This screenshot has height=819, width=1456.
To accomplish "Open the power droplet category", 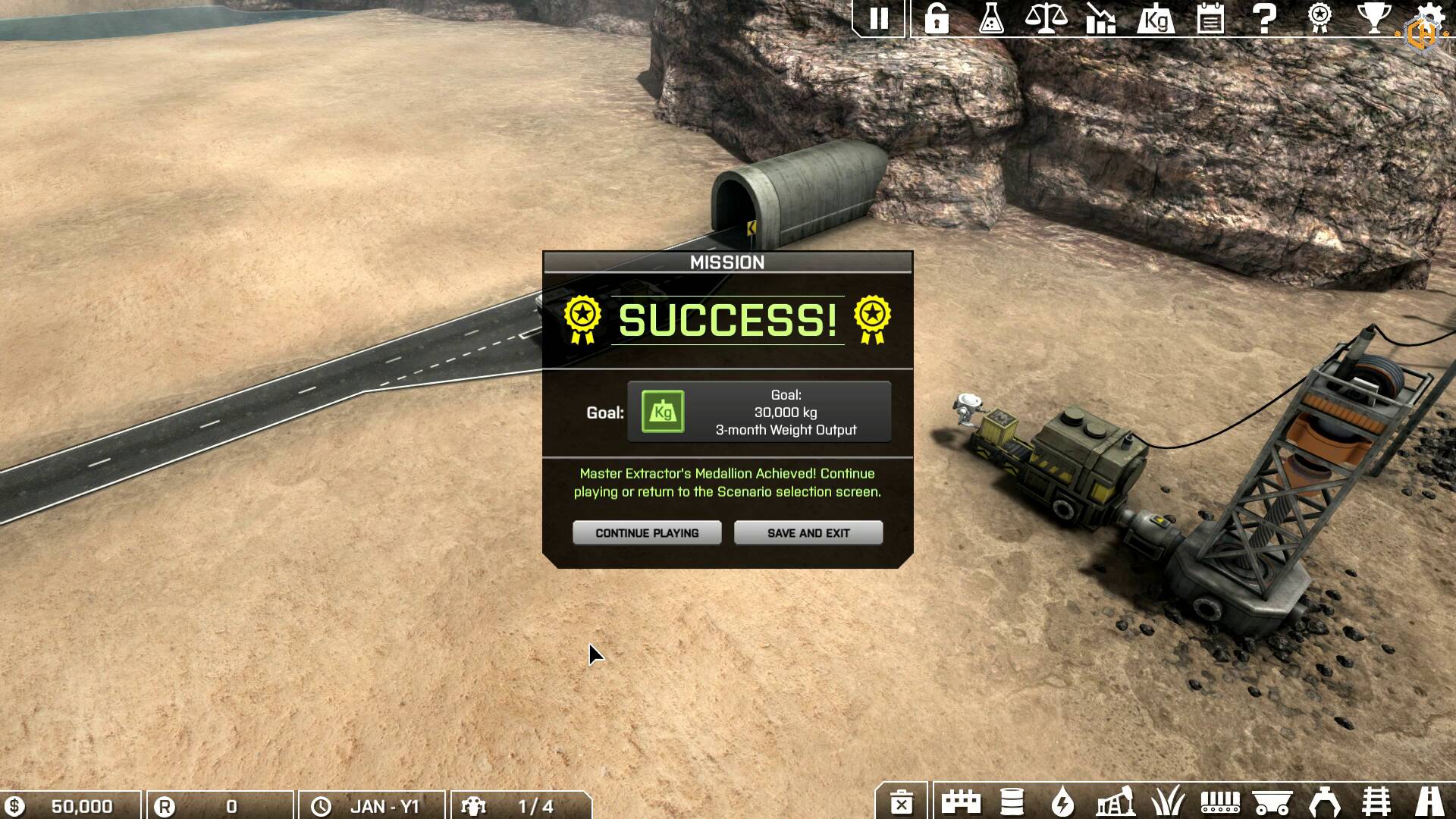I will (1063, 802).
